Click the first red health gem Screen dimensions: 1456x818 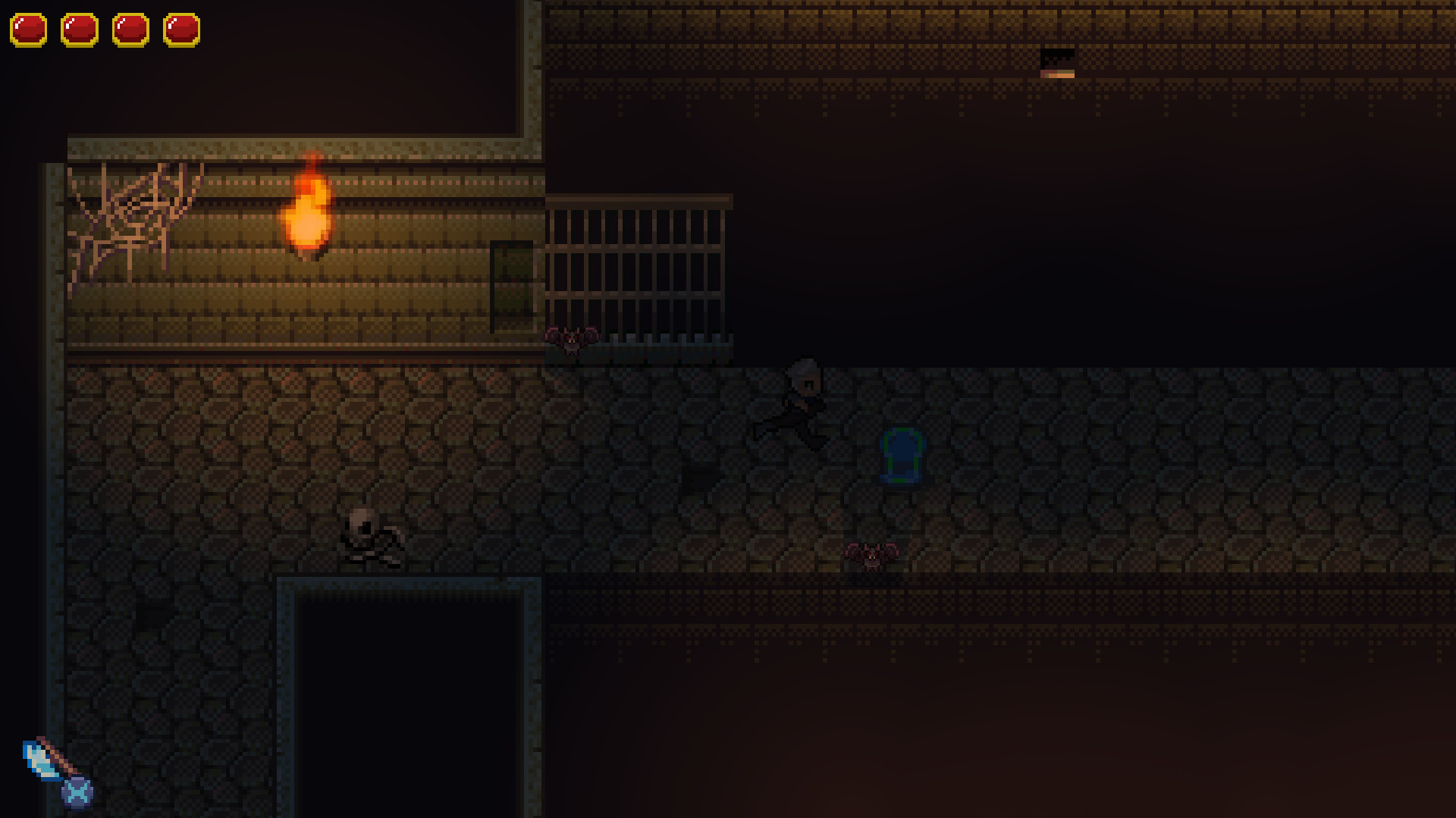(x=28, y=29)
